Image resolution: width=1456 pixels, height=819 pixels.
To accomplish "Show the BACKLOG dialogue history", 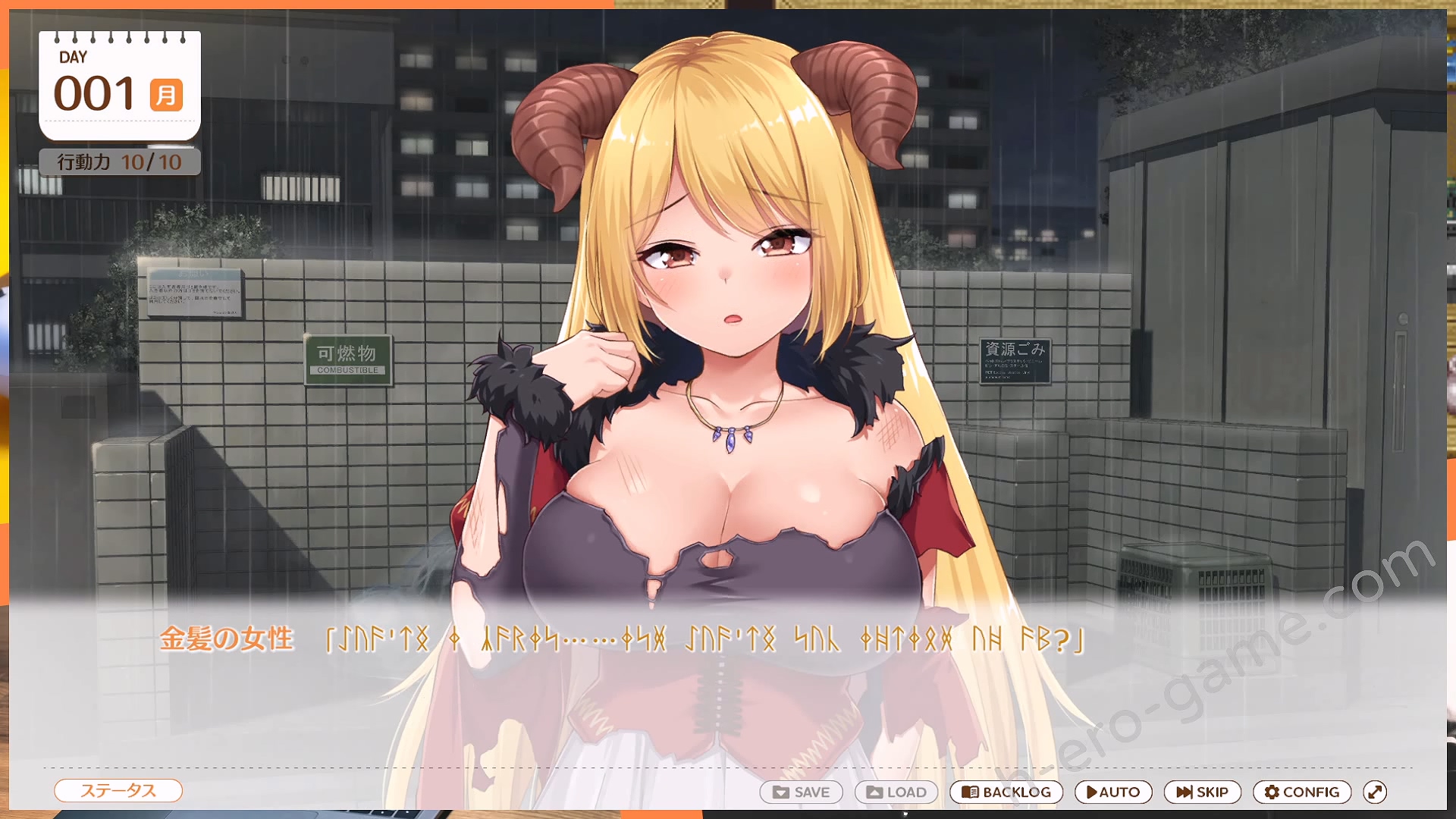I will pos(1006,792).
